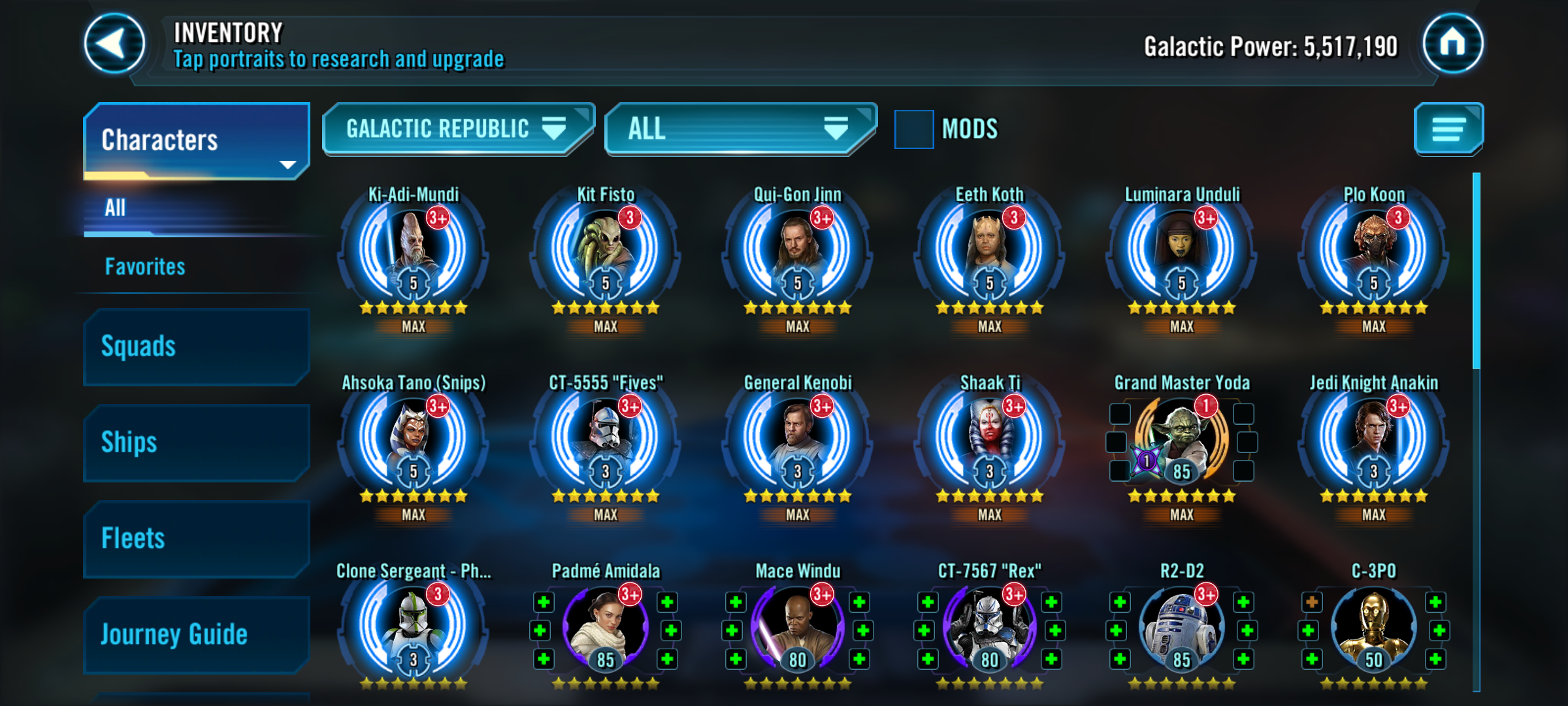
Task: Expand the Characters category chevron
Action: click(x=287, y=165)
